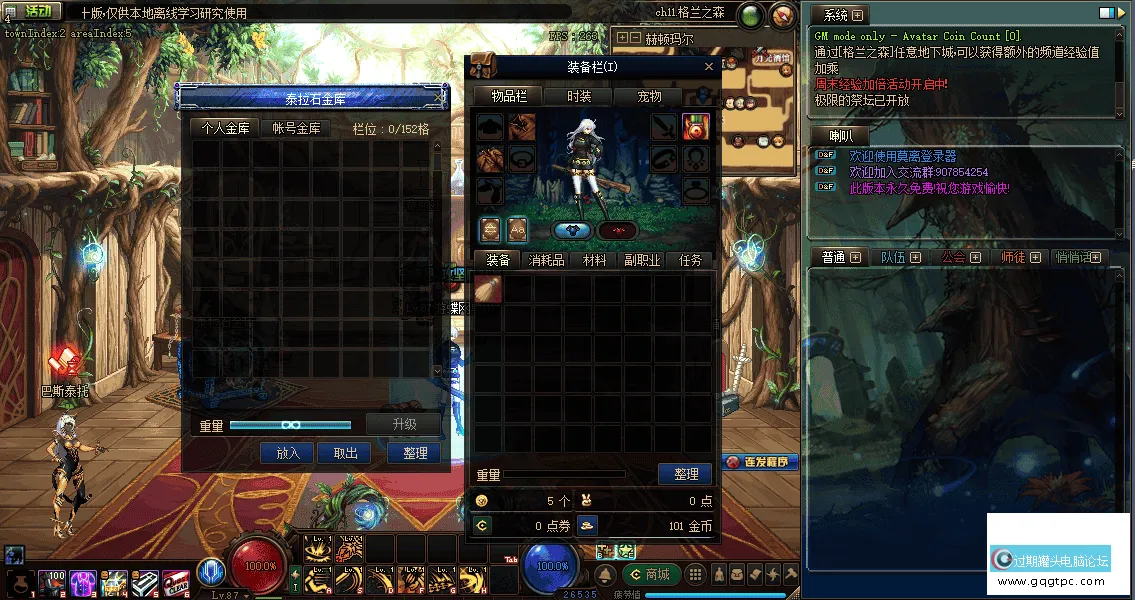Show the 任务 quest items tab
The image size is (1135, 600).
(x=690, y=260)
